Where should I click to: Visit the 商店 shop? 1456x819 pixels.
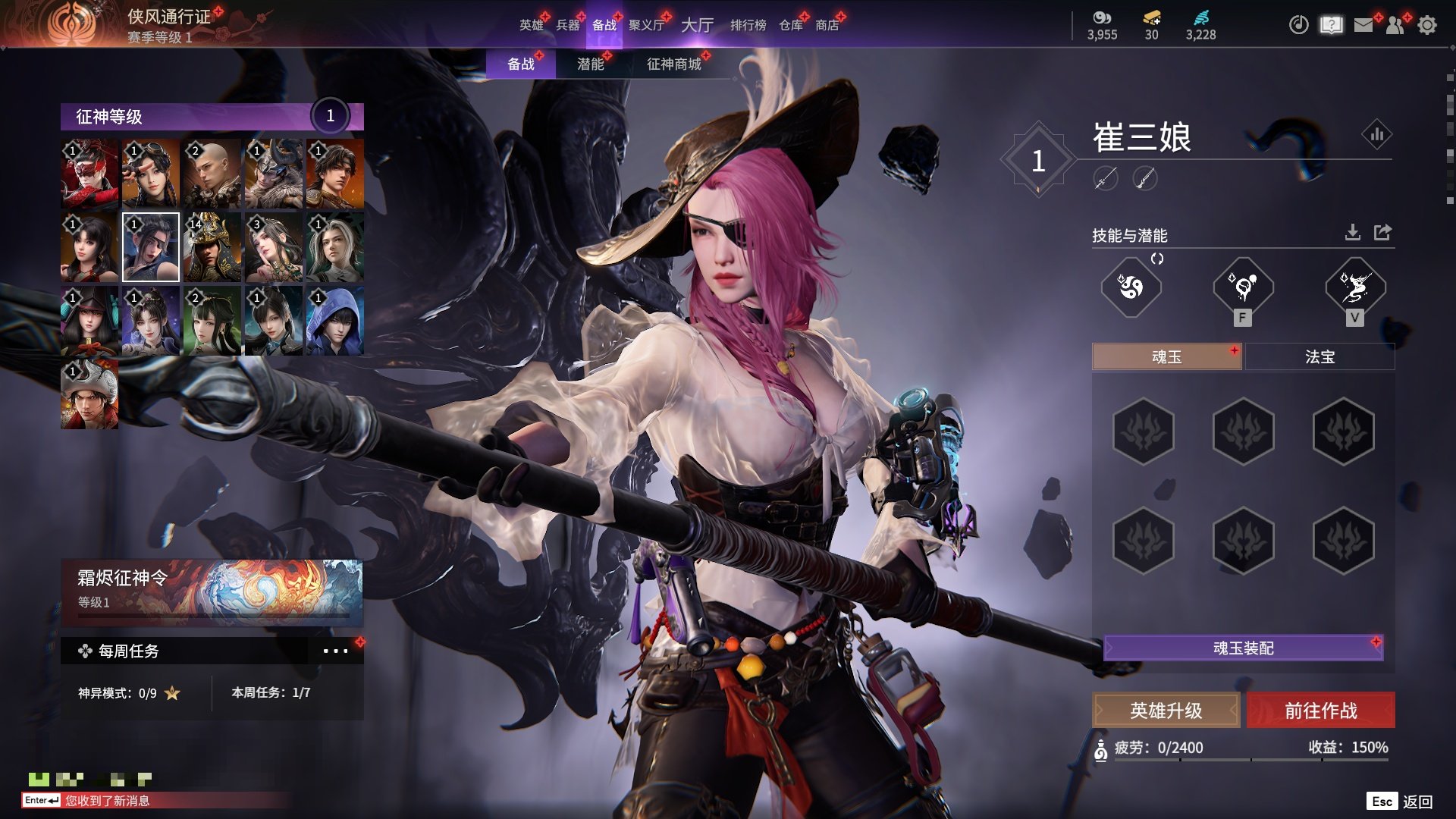[827, 25]
